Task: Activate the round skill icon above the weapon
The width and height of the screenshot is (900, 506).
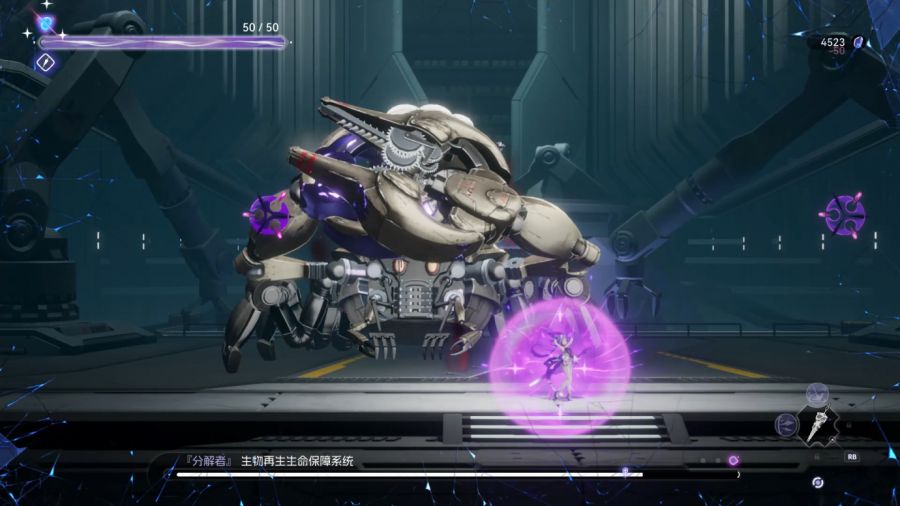Action: pos(817,393)
